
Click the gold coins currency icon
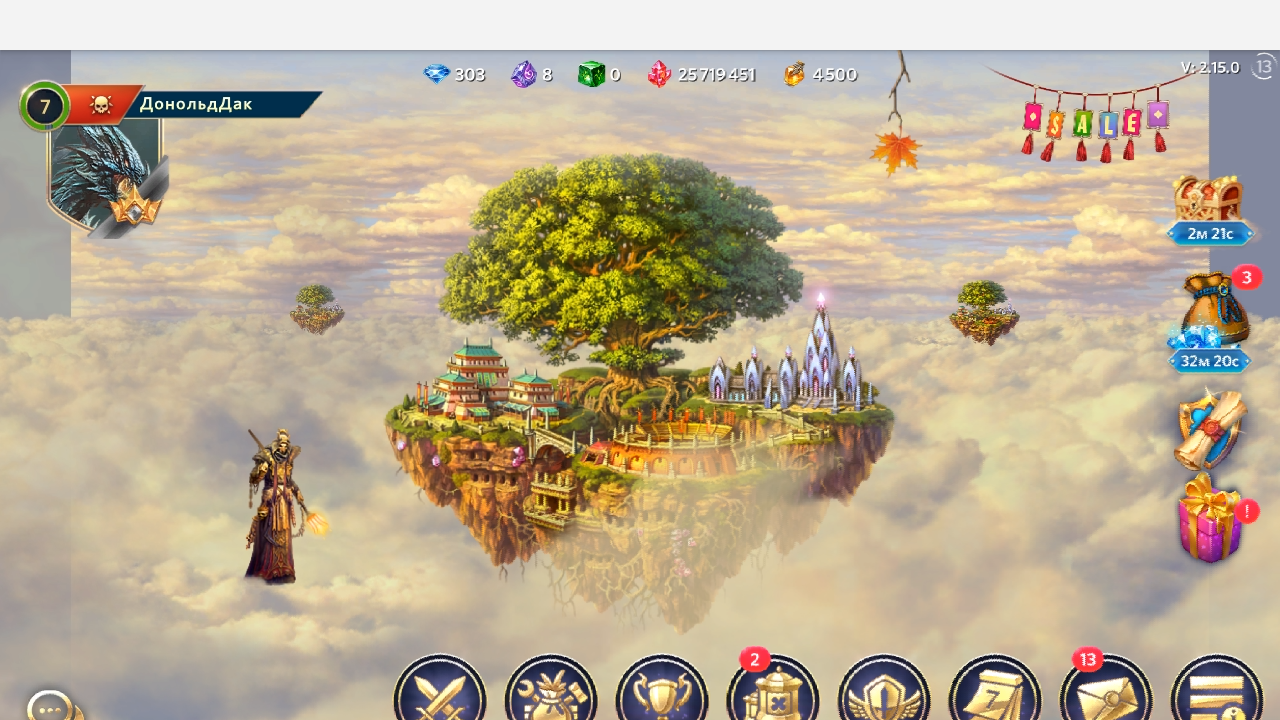794,75
